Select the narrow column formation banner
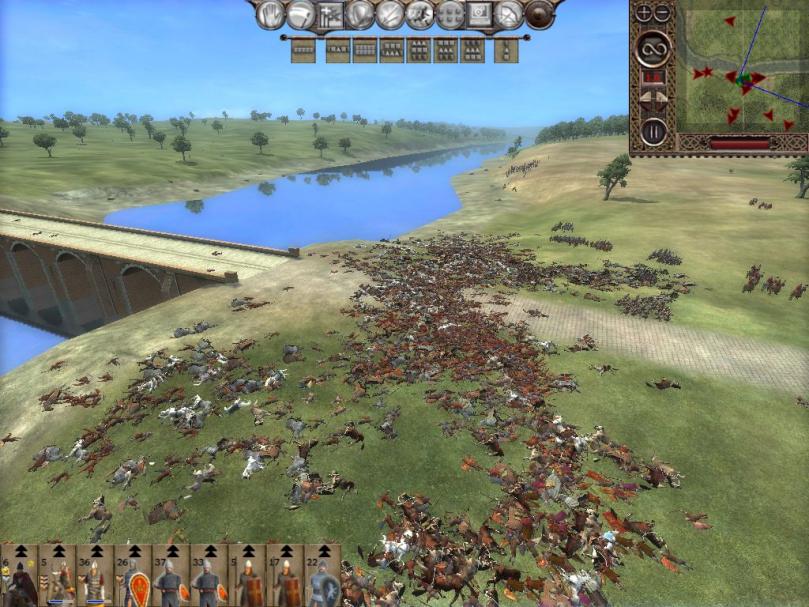This screenshot has width=809, height=607. [506, 50]
